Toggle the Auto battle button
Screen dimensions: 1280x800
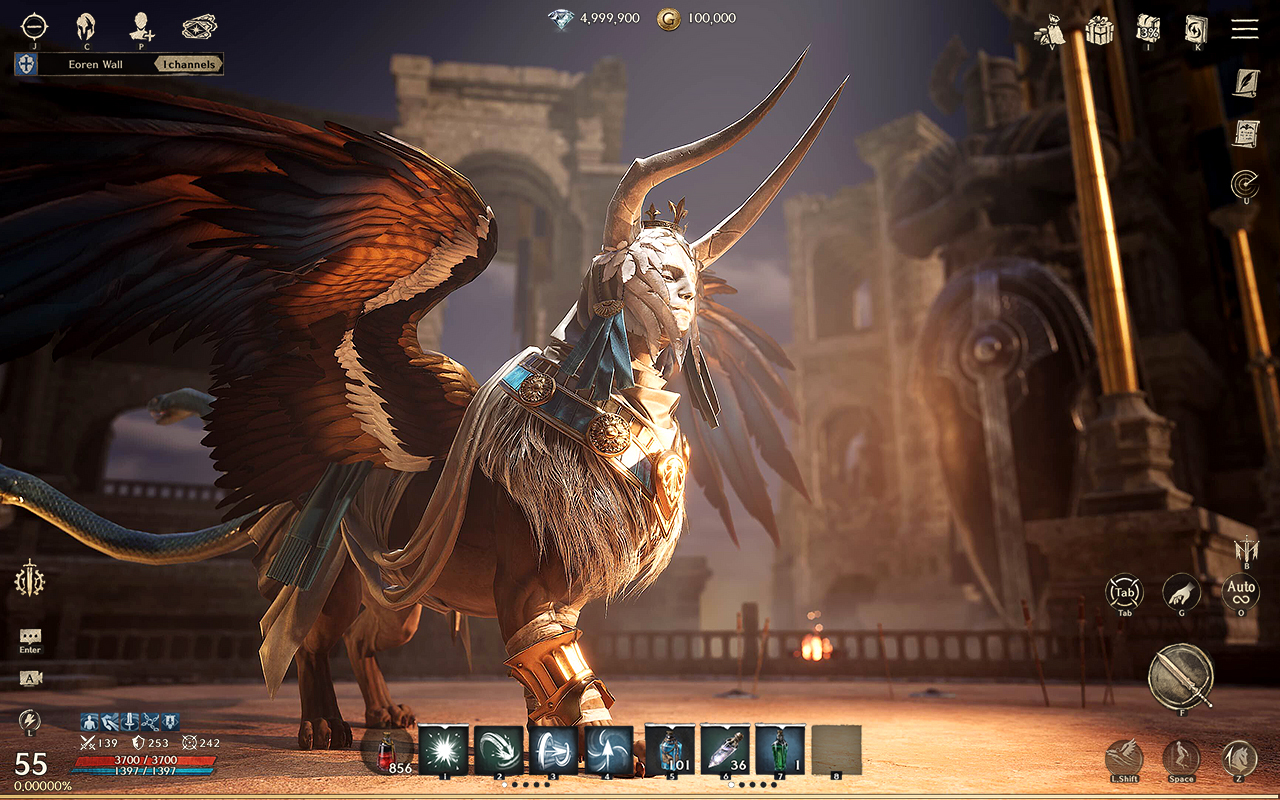(x=1241, y=592)
